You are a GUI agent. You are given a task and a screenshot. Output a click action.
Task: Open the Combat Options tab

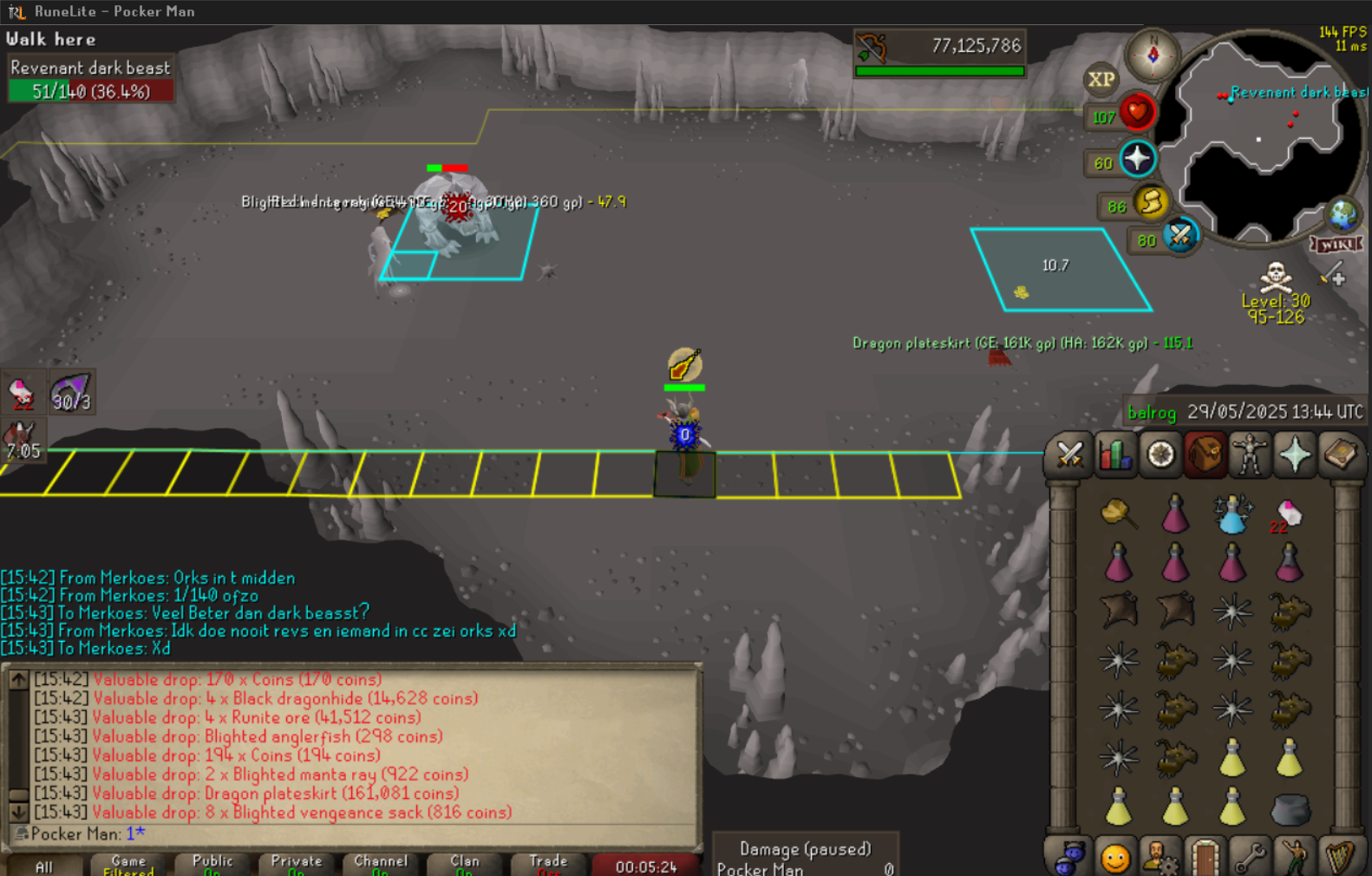(x=1069, y=454)
